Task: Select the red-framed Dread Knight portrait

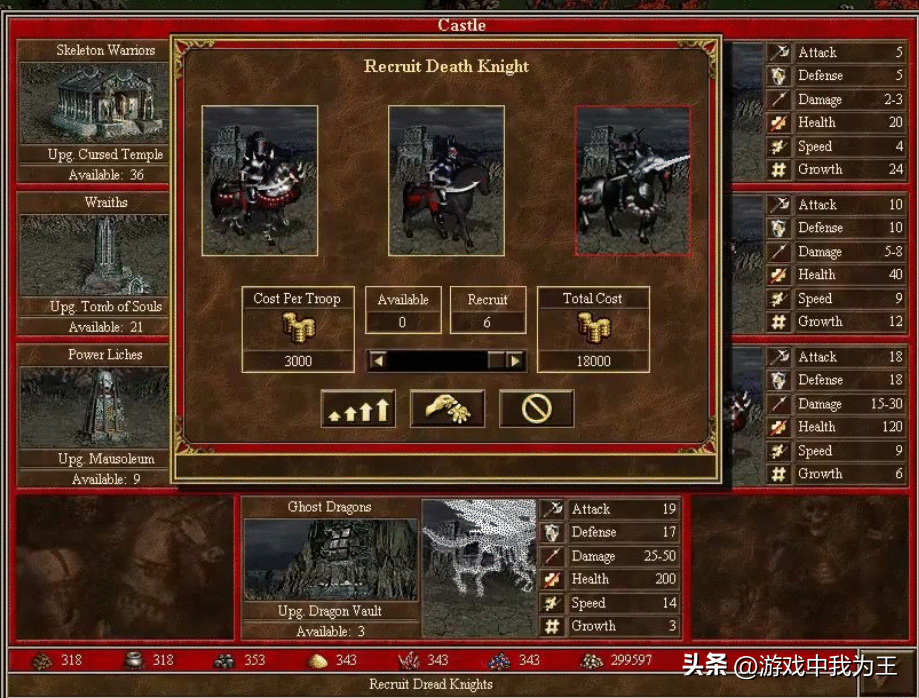Action: pyautogui.click(x=632, y=181)
